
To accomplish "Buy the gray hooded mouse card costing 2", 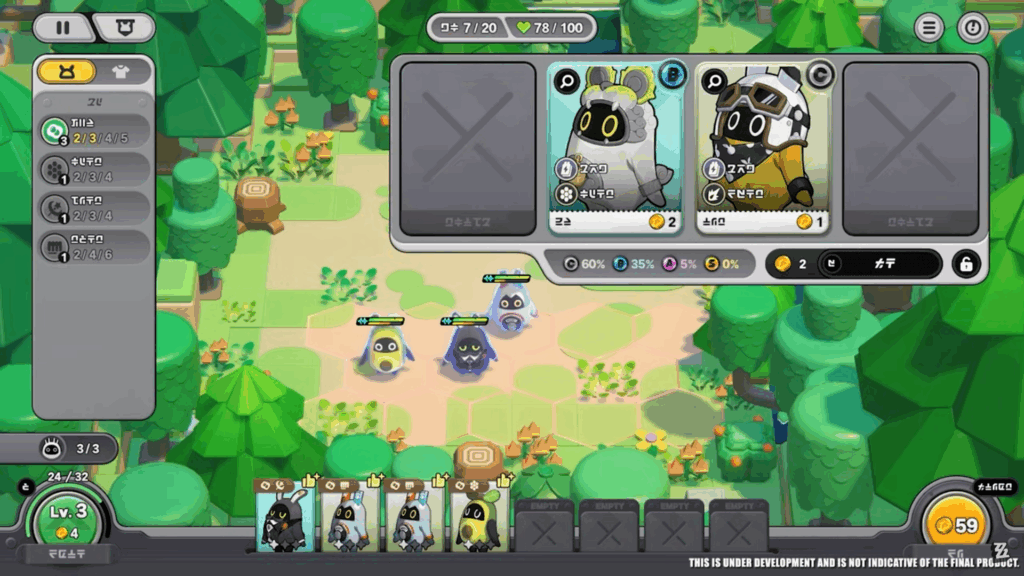I will (x=615, y=150).
